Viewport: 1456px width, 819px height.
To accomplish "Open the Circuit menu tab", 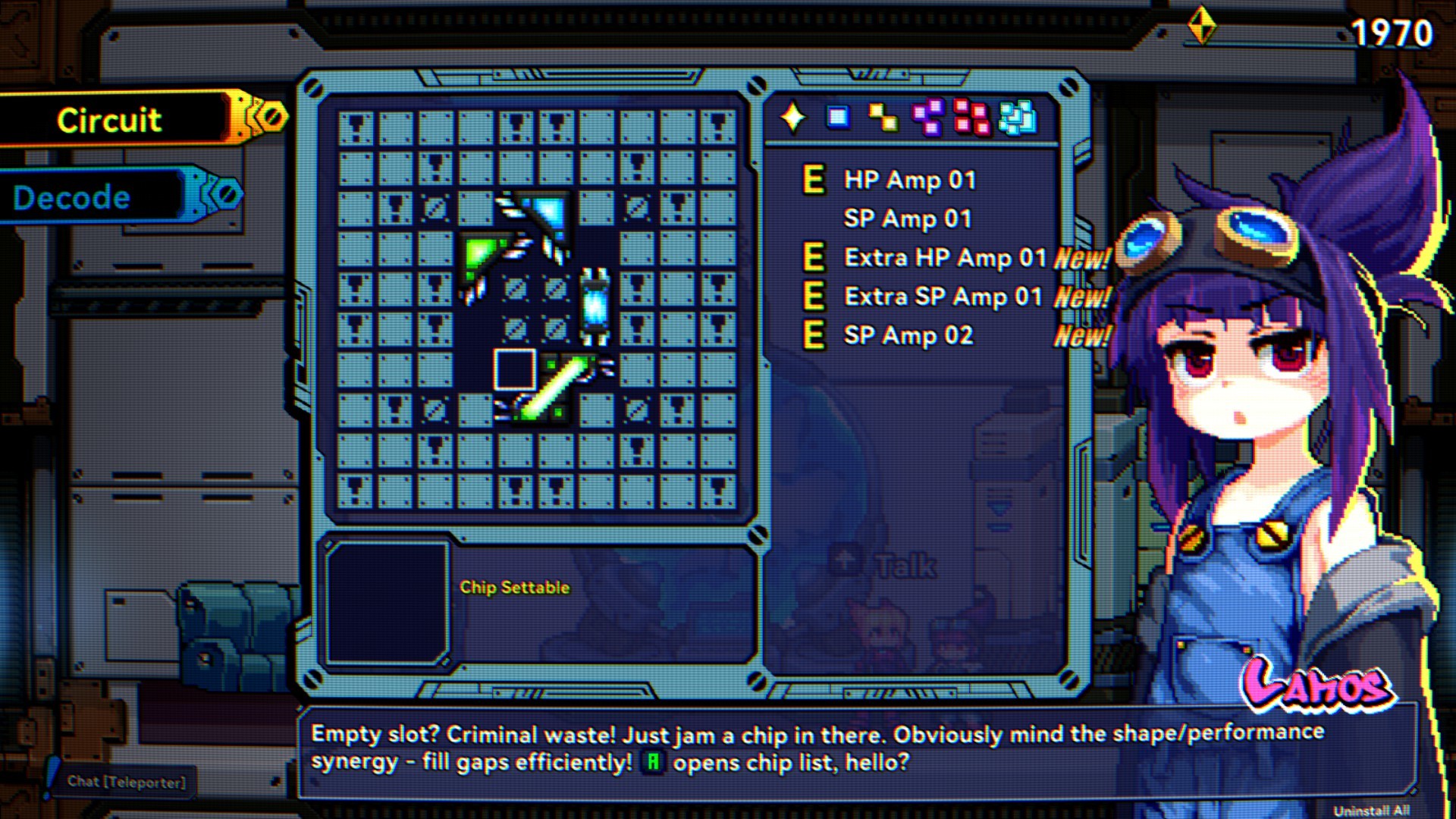I will 110,120.
